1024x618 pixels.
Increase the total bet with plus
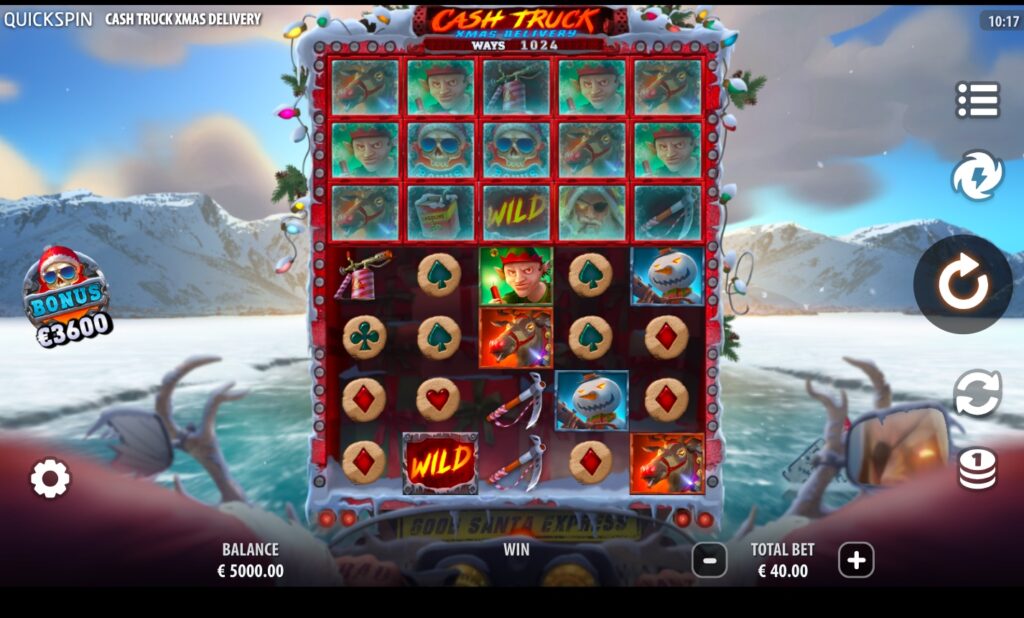pyautogui.click(x=856, y=561)
